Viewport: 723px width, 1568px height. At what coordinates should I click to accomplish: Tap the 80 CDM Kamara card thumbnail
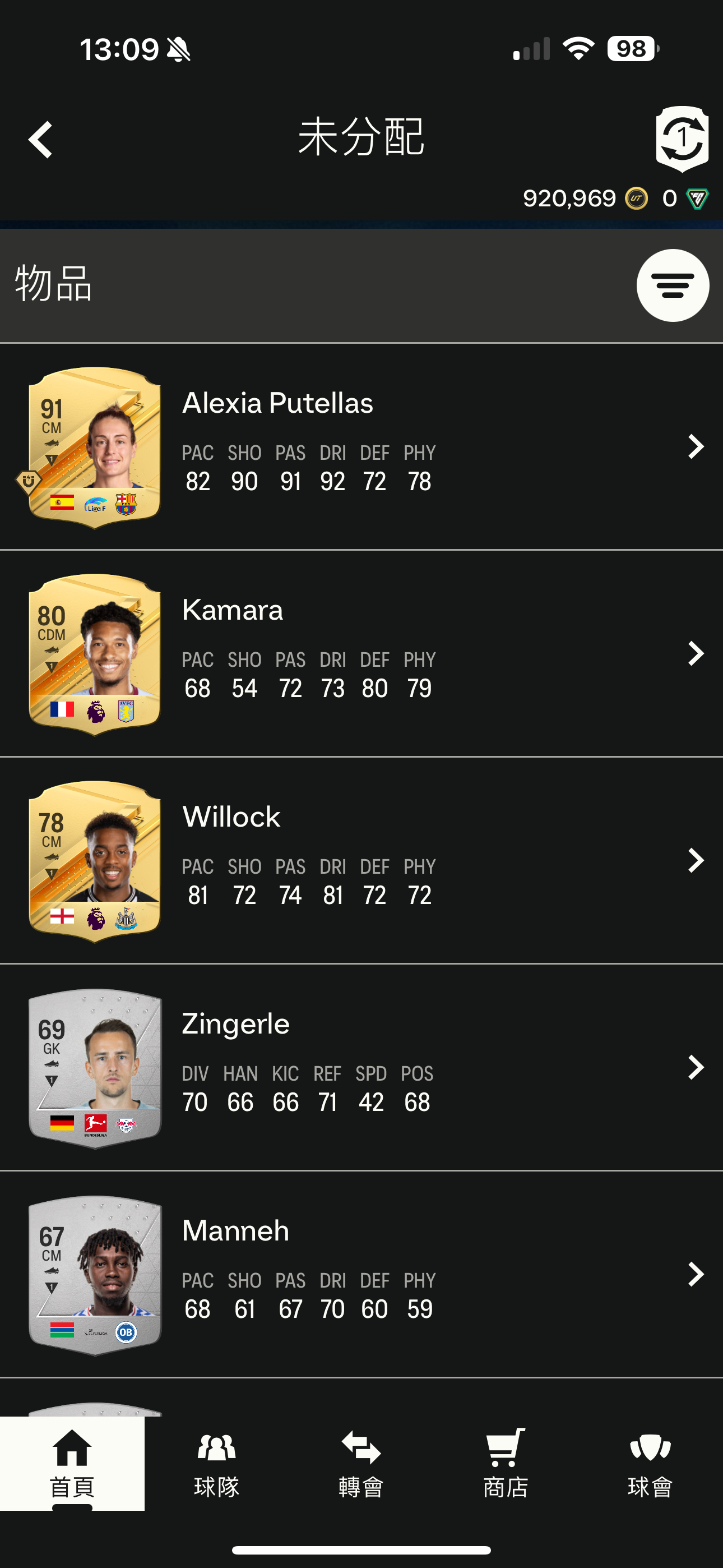[95, 654]
